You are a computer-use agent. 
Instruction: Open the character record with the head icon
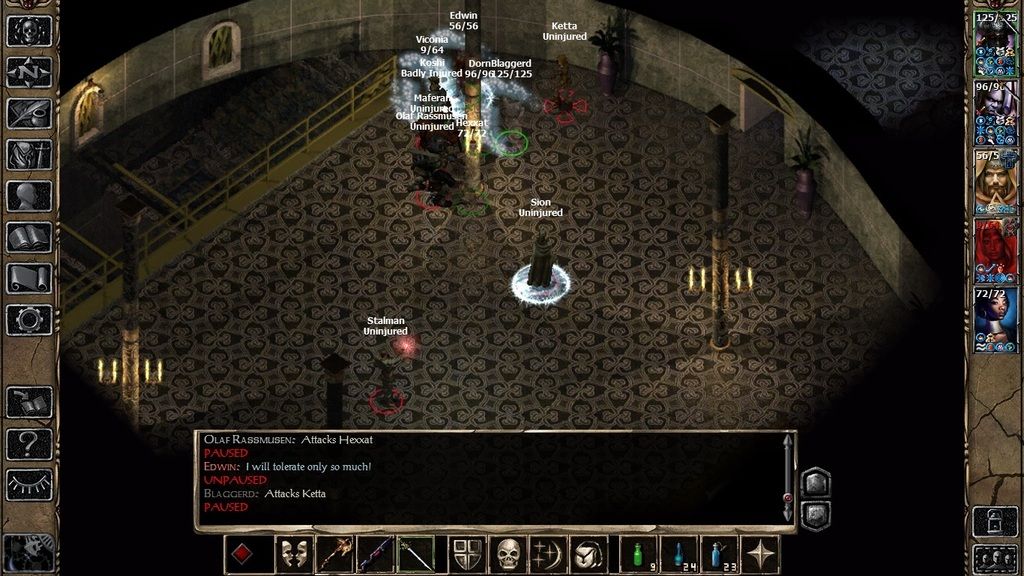29,196
